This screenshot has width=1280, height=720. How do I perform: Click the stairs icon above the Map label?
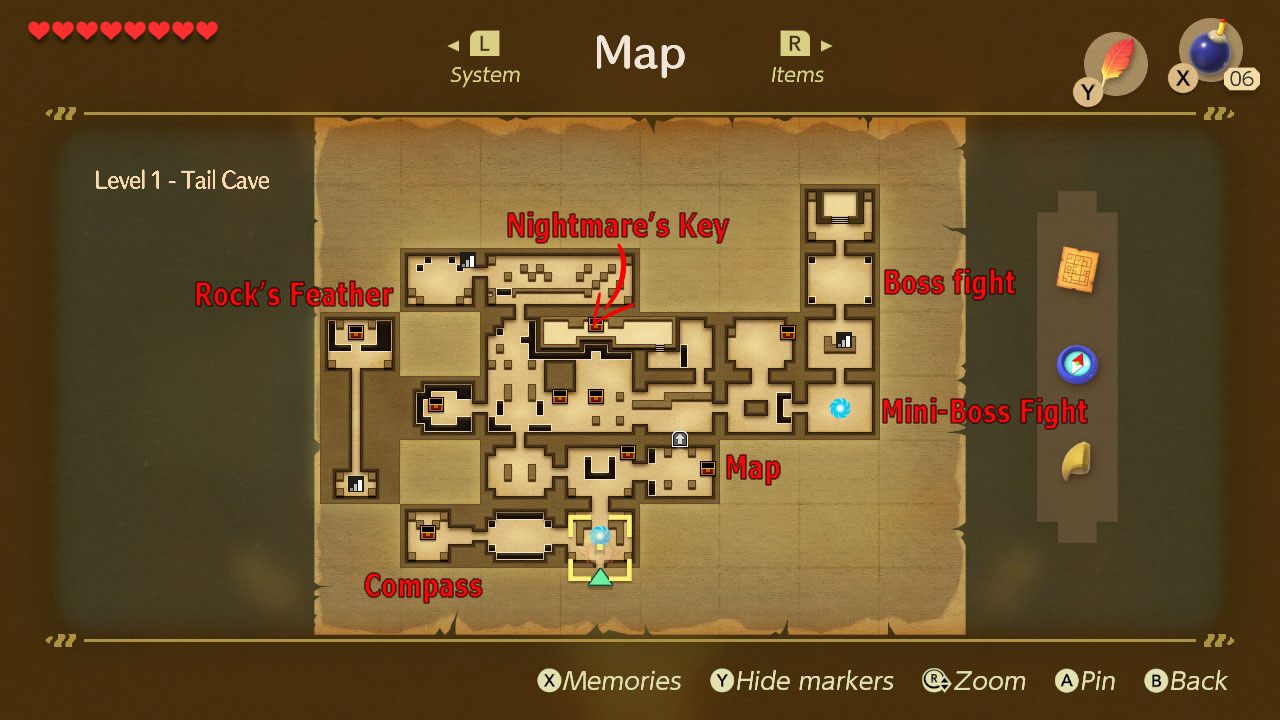pos(679,440)
